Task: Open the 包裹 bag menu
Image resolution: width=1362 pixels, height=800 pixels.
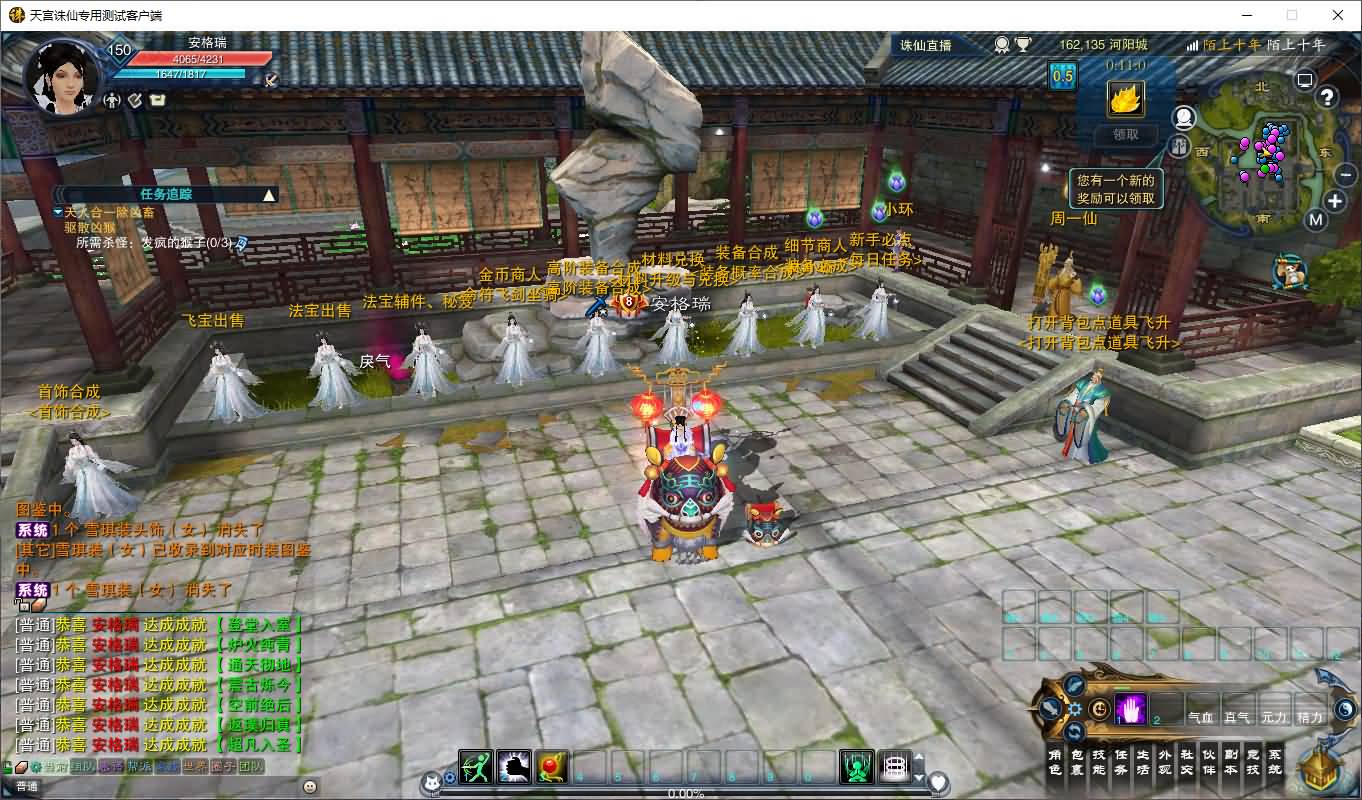Action: (x=1077, y=762)
